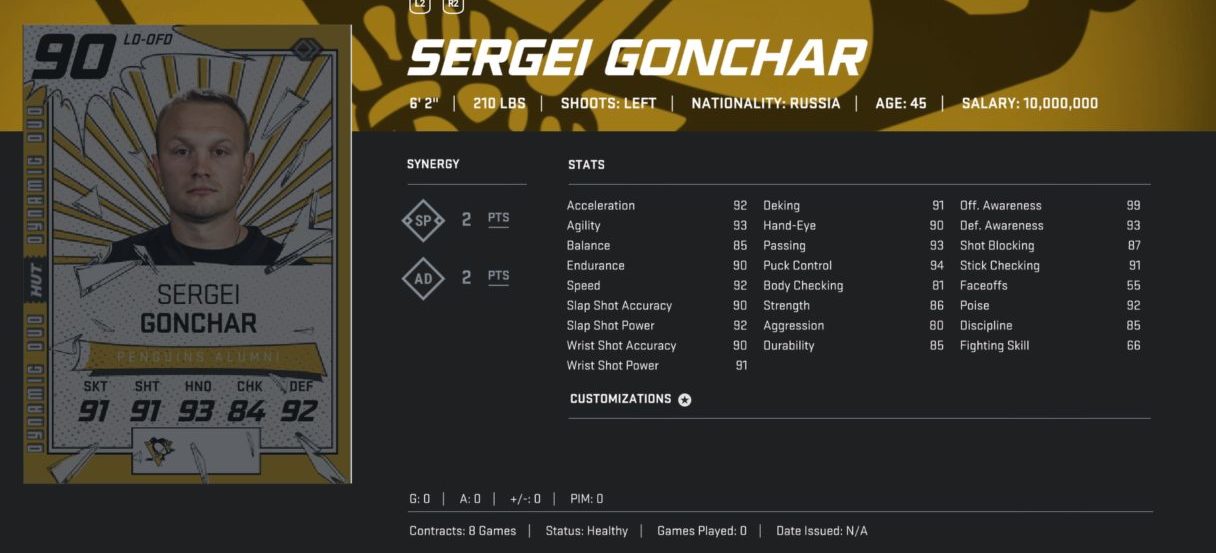Open the Customizations star icon

click(x=685, y=400)
